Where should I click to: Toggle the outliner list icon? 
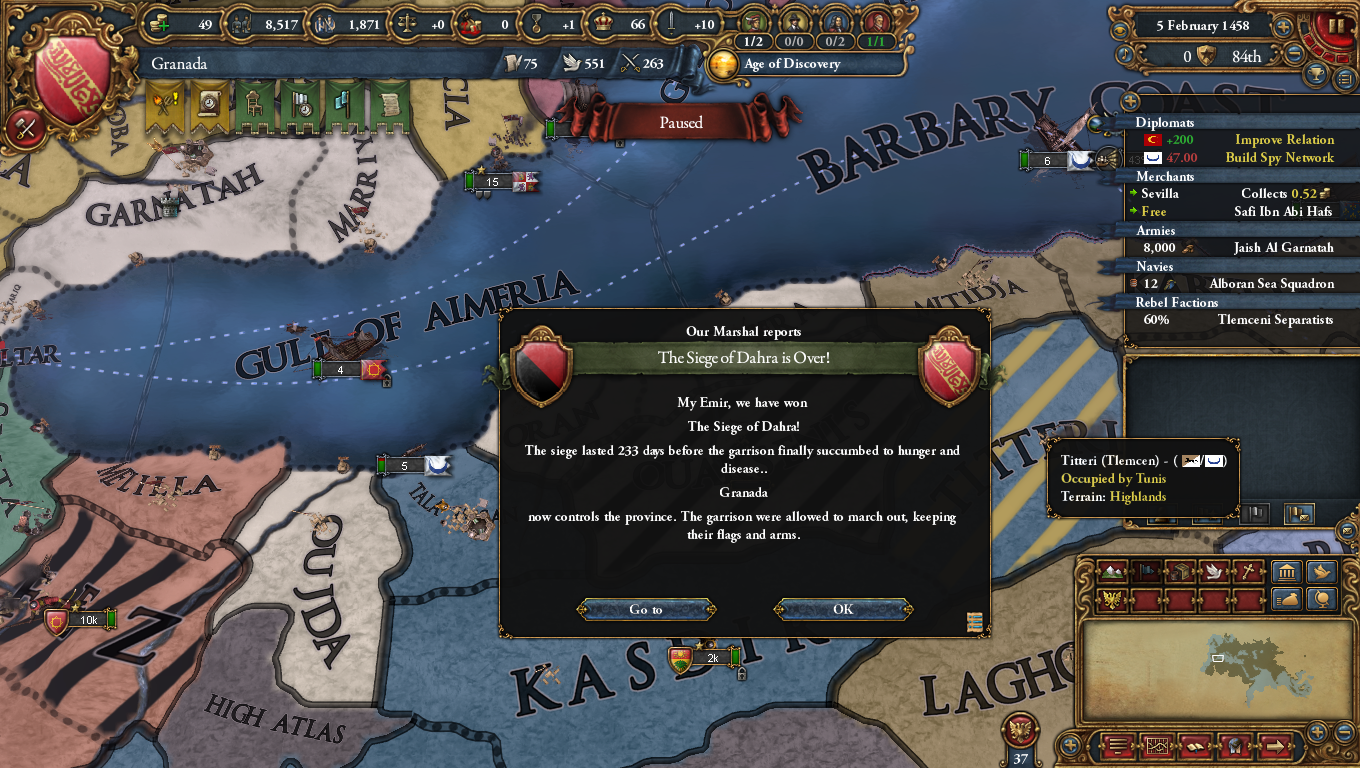(1118, 746)
